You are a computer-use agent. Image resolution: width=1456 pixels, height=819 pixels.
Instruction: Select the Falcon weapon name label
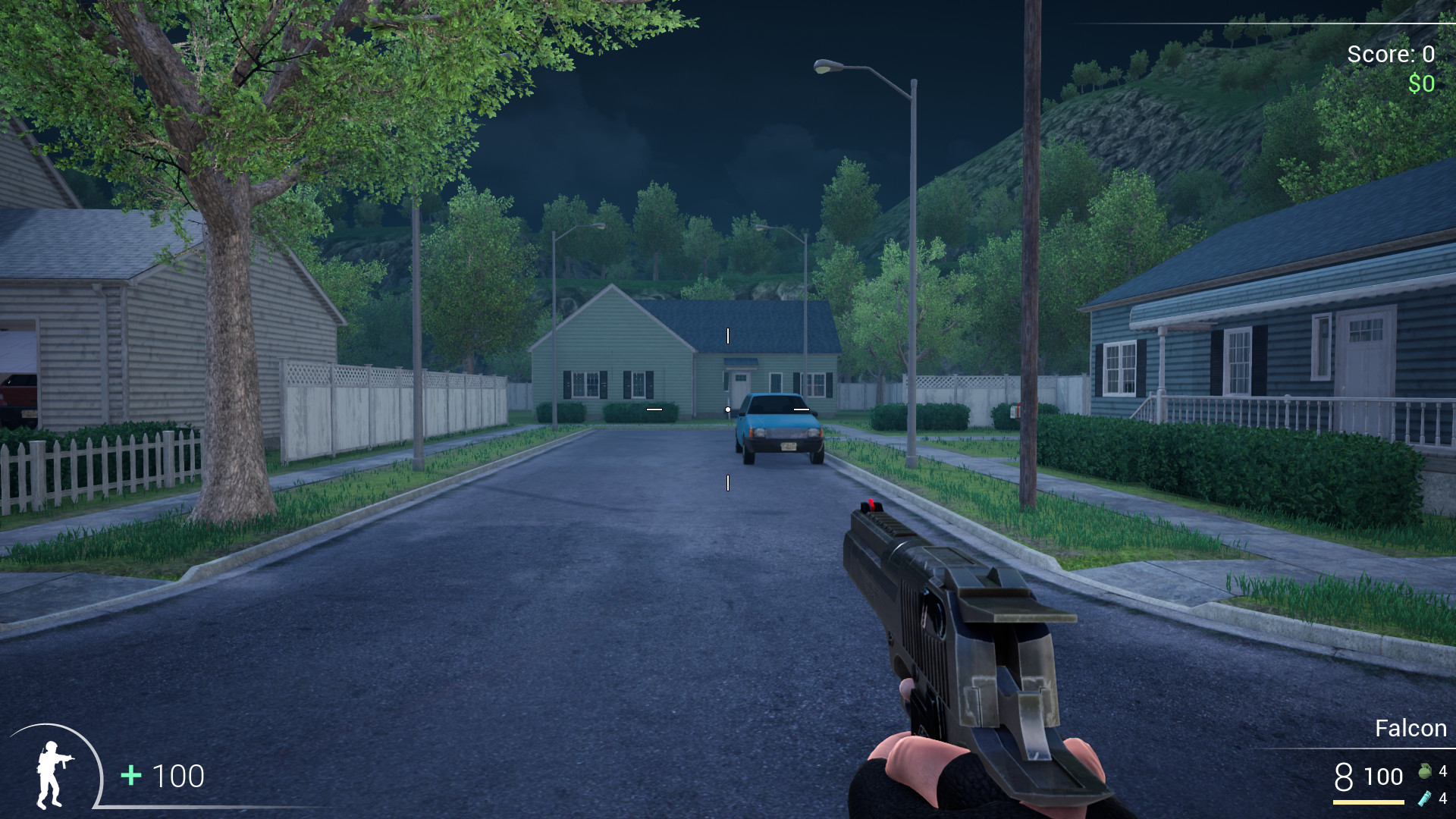pyautogui.click(x=1411, y=729)
